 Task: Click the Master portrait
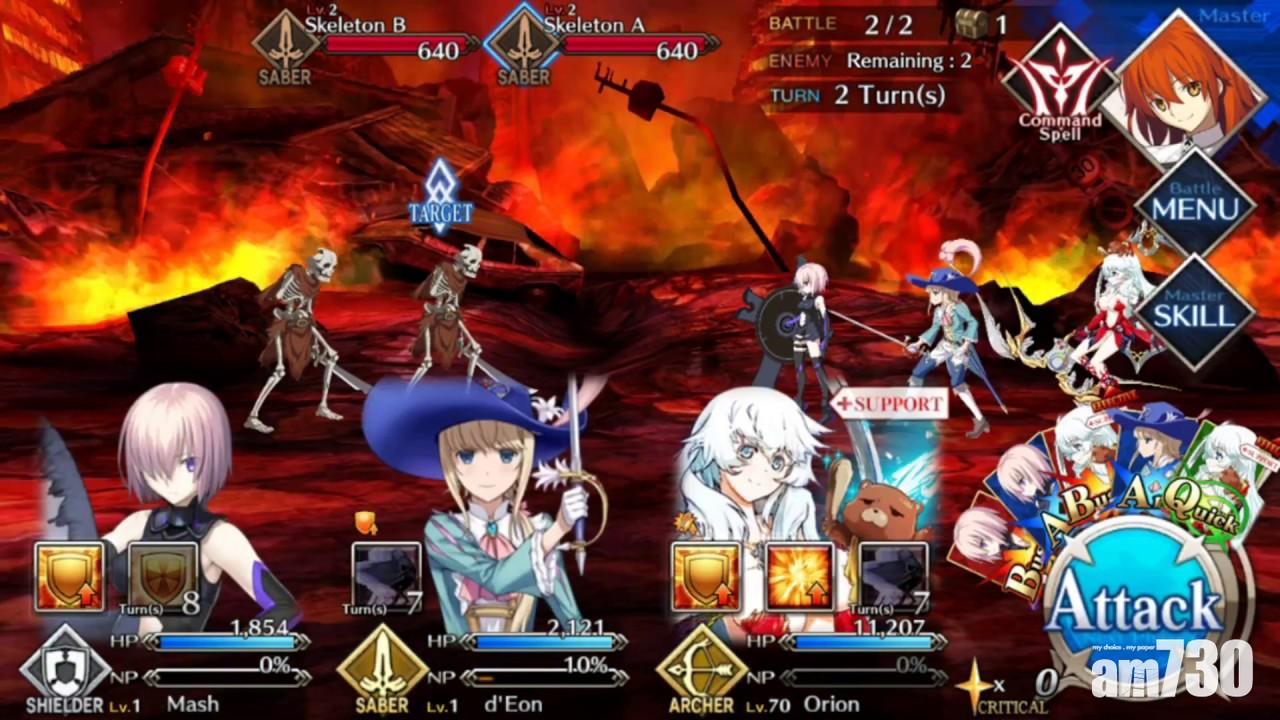point(1190,85)
